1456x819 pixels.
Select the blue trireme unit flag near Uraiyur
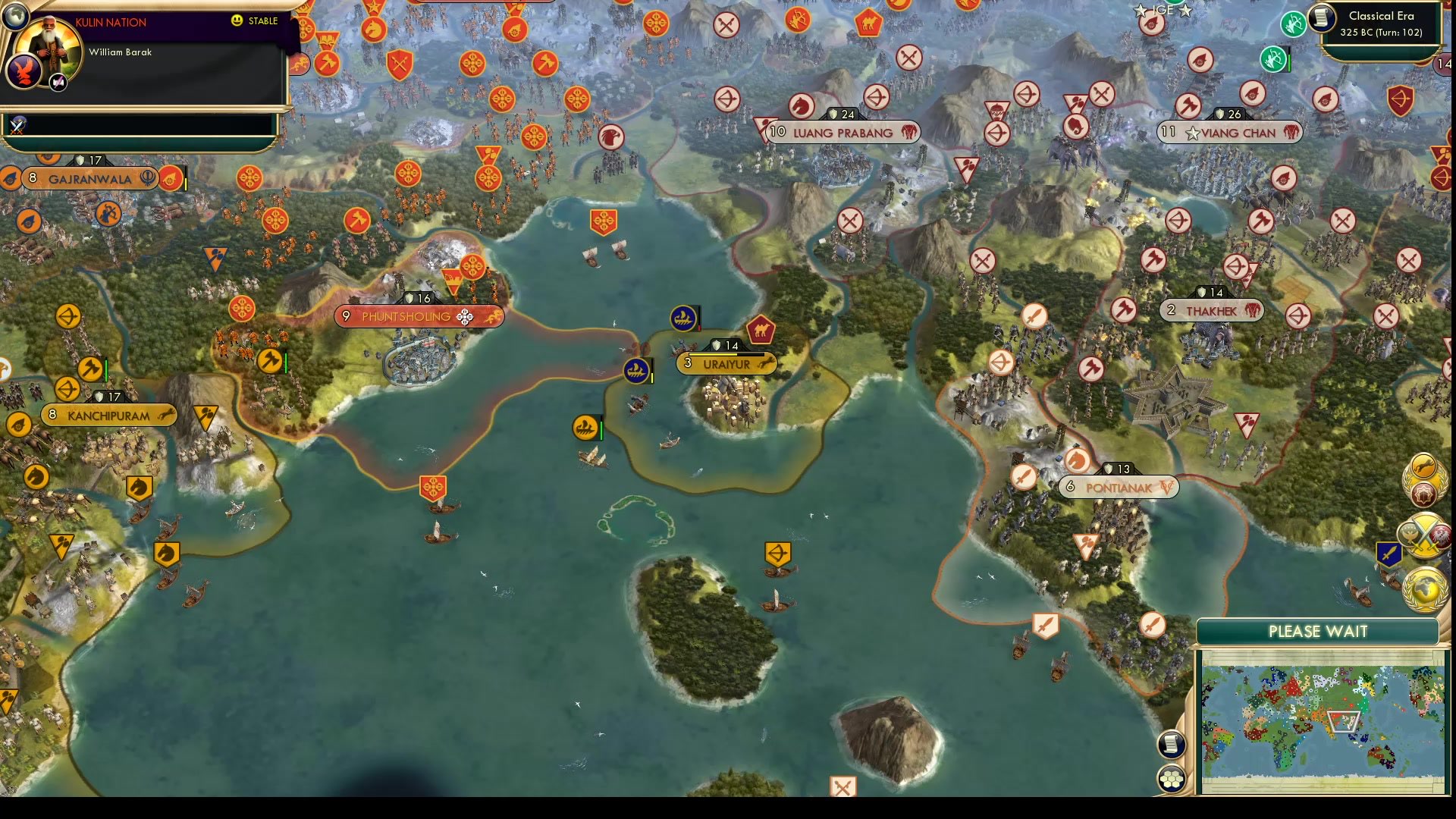635,372
